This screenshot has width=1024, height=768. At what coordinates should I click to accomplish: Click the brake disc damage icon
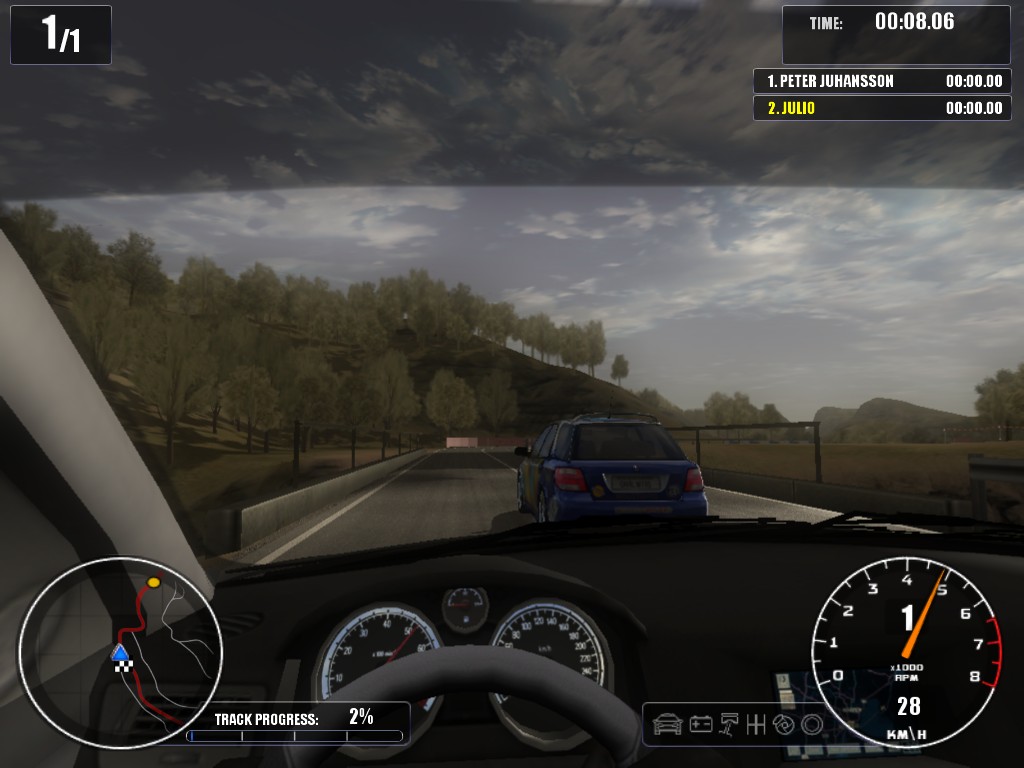(784, 723)
